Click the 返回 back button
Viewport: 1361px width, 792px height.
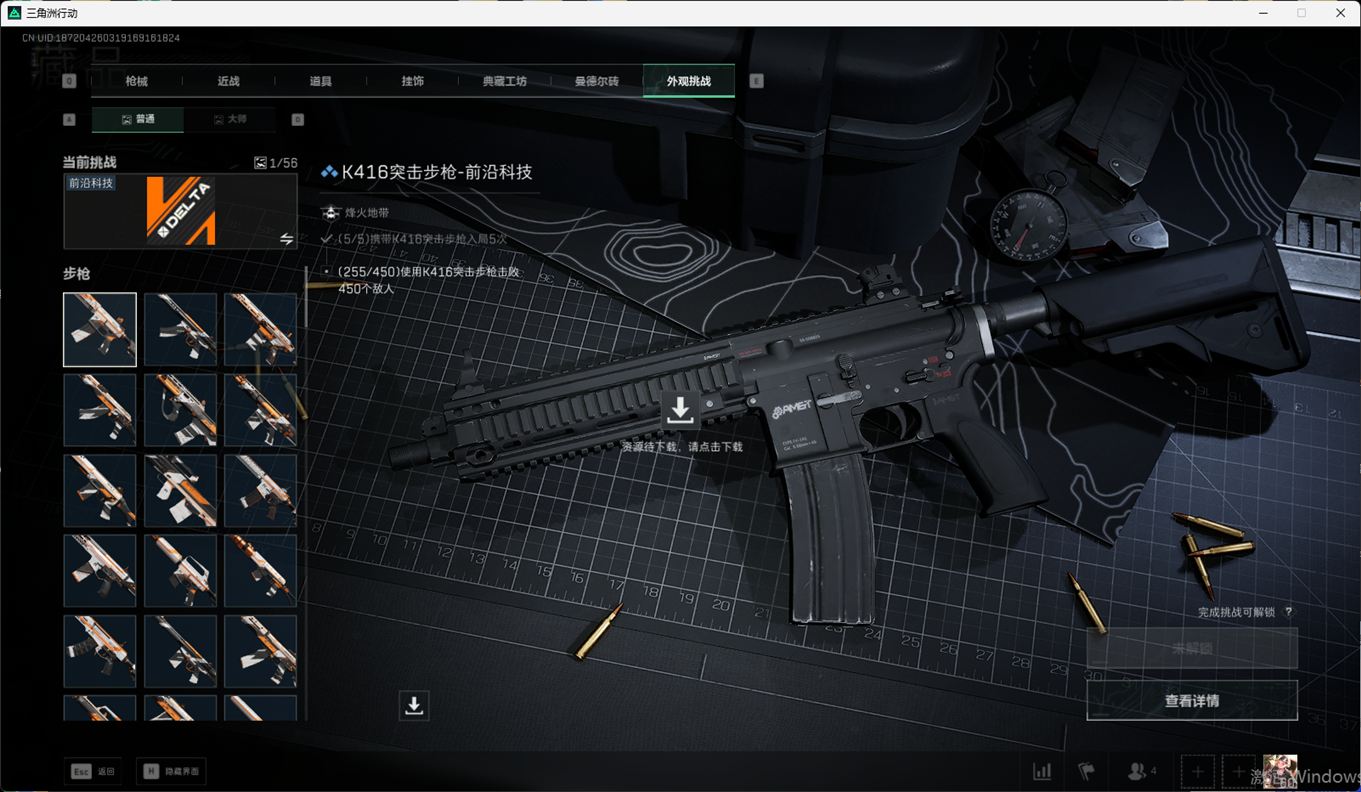[x=95, y=771]
